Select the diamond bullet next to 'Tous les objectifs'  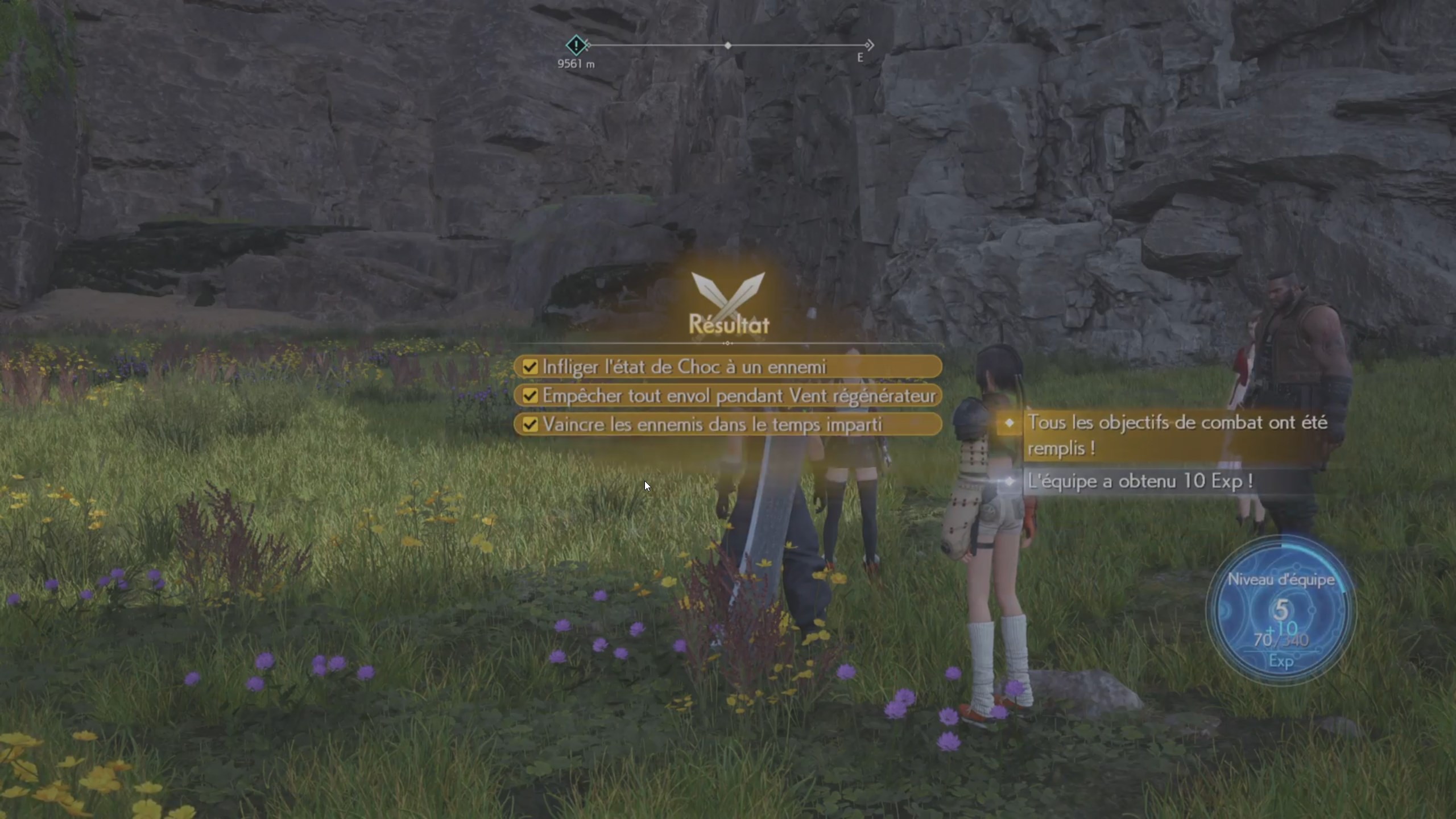point(1010,423)
